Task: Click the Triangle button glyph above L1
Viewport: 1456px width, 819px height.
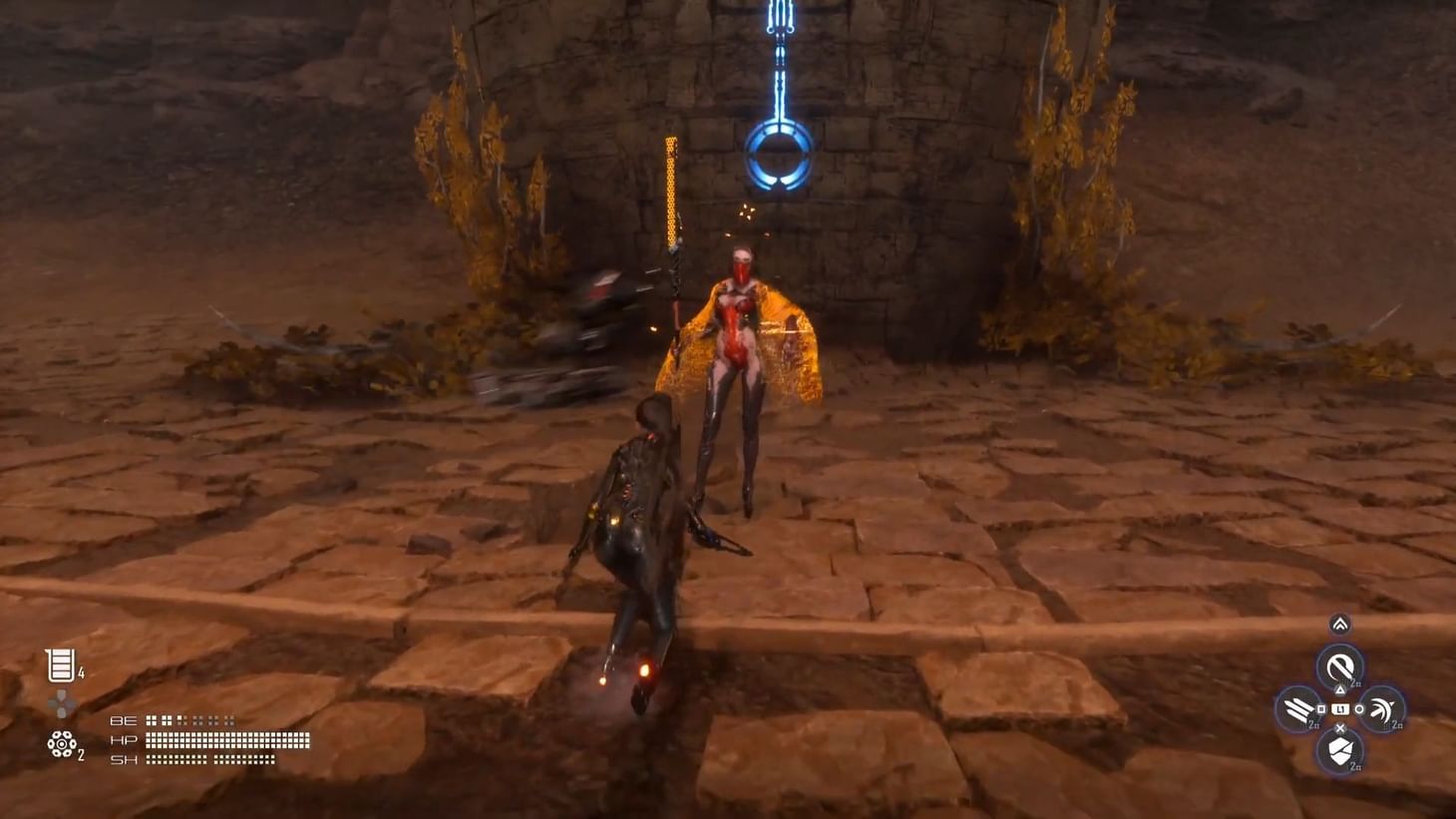Action: point(1340,689)
